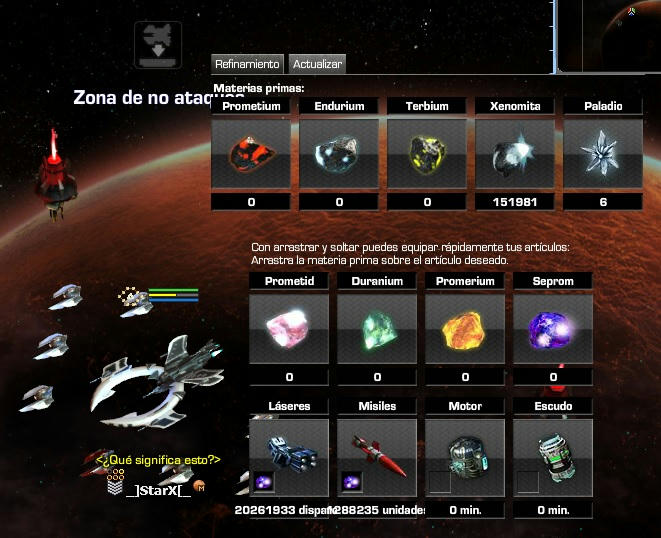This screenshot has width=661, height=538.
Task: Select the Xenomita resource slot
Action: (515, 154)
